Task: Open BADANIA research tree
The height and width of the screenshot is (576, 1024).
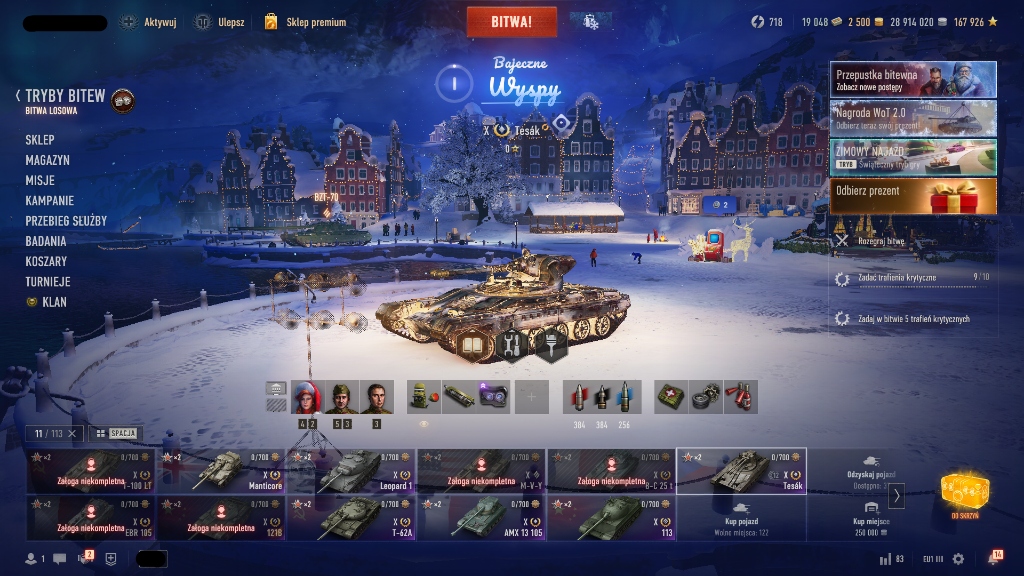Action: [x=46, y=241]
